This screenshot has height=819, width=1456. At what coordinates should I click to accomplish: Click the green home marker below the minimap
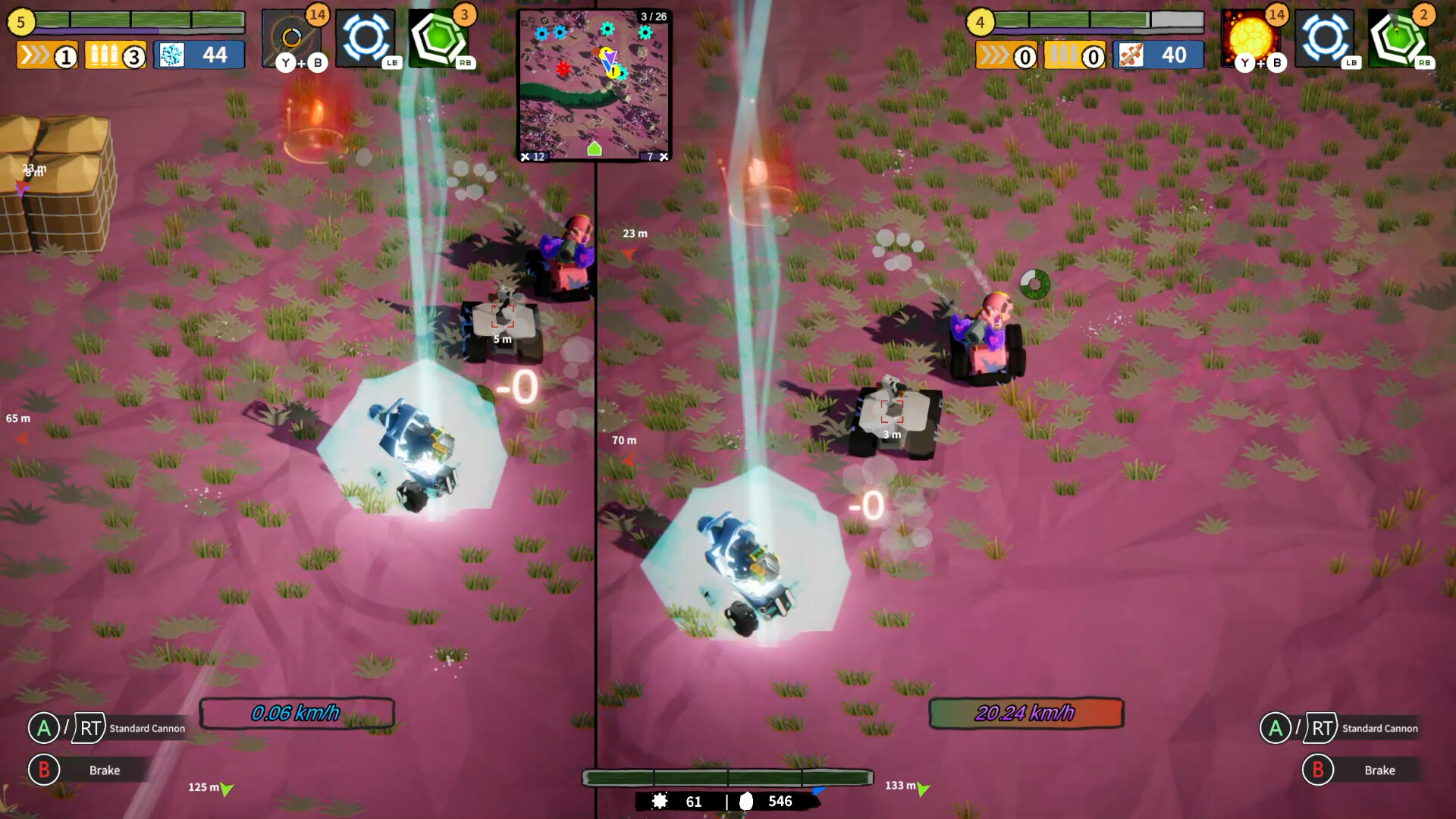click(x=595, y=149)
